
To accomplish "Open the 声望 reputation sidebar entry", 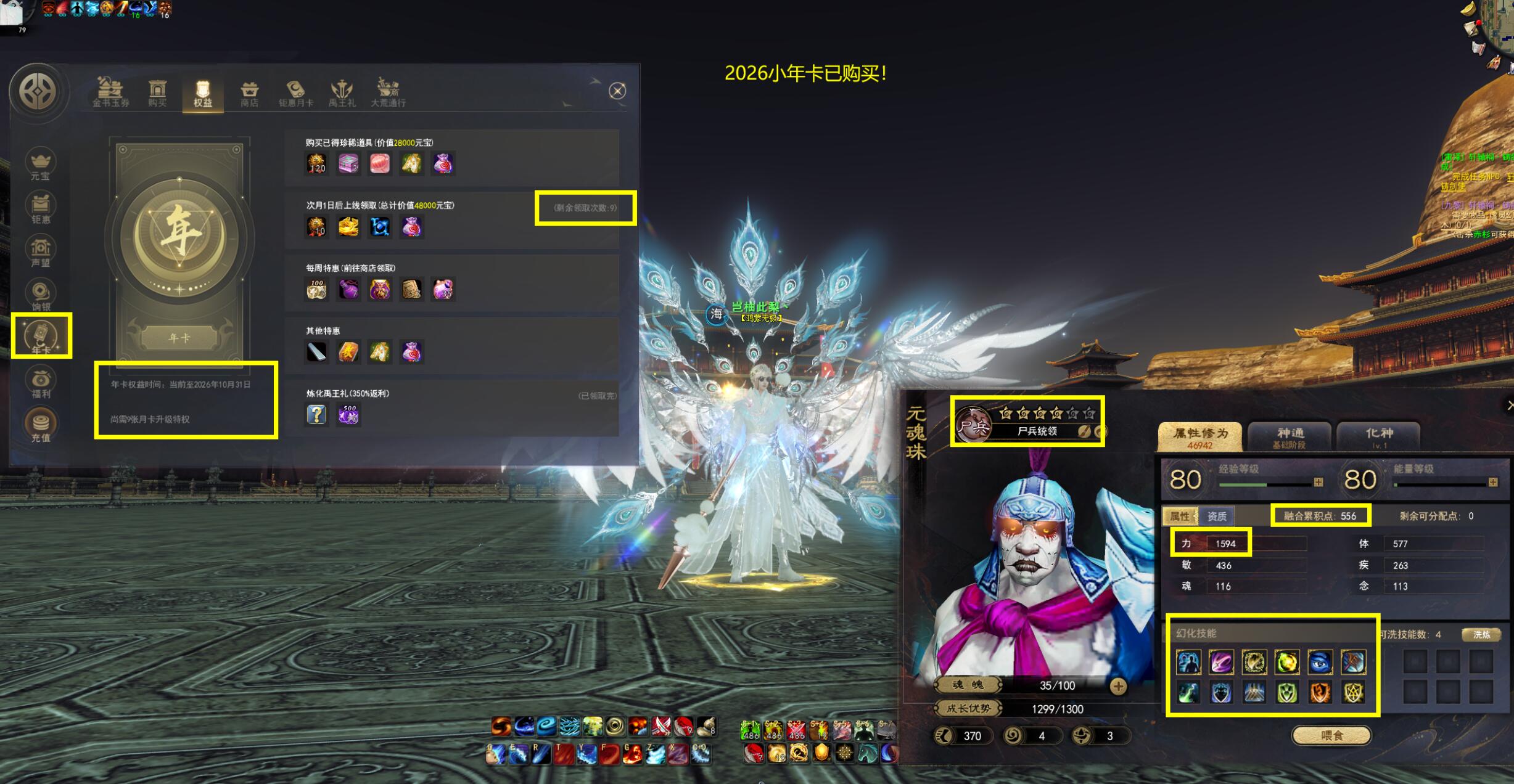I will 41,251.
